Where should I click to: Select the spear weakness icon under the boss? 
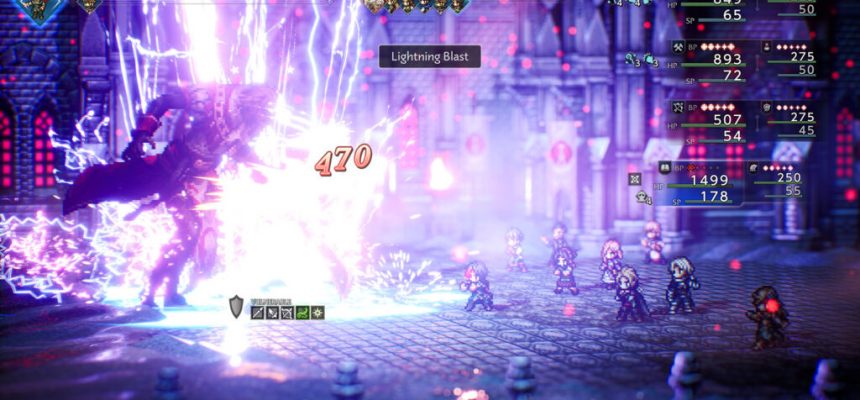coord(258,313)
